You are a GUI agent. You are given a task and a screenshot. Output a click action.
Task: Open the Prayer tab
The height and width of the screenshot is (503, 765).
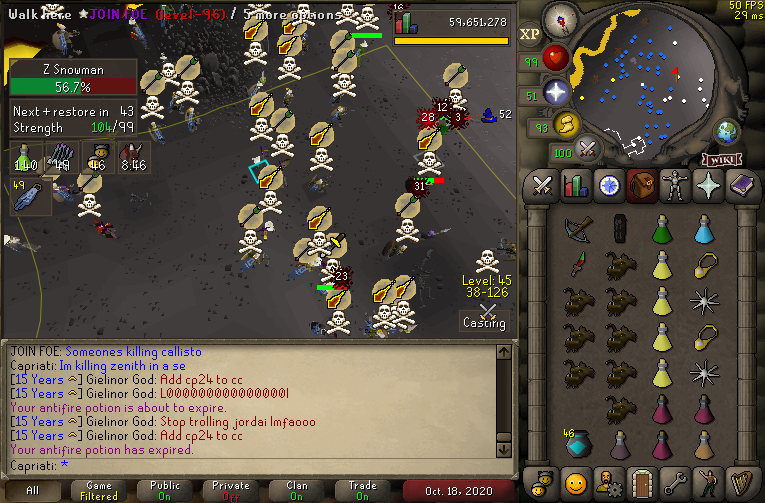tap(707, 186)
